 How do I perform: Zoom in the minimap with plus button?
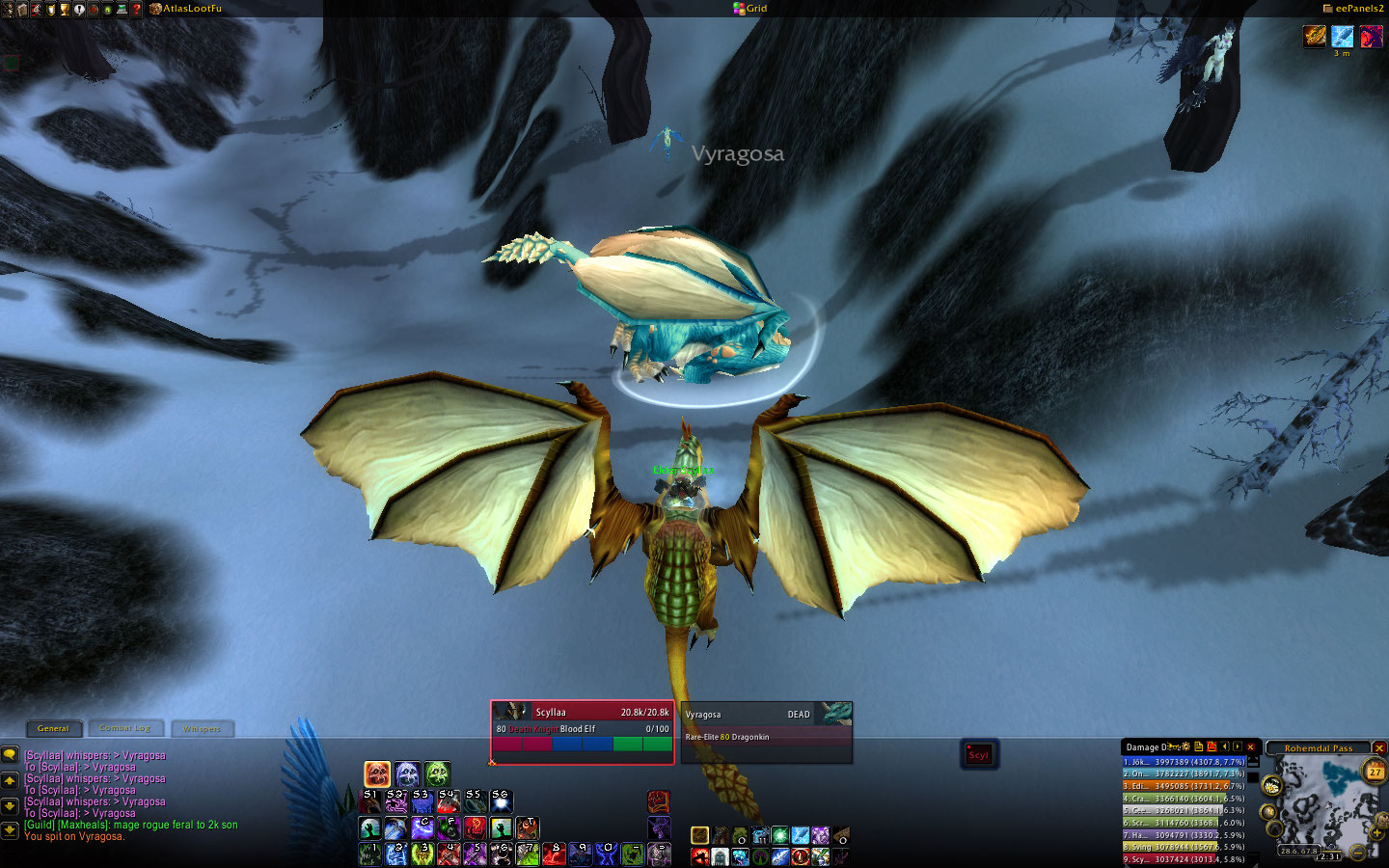pyautogui.click(x=1376, y=833)
